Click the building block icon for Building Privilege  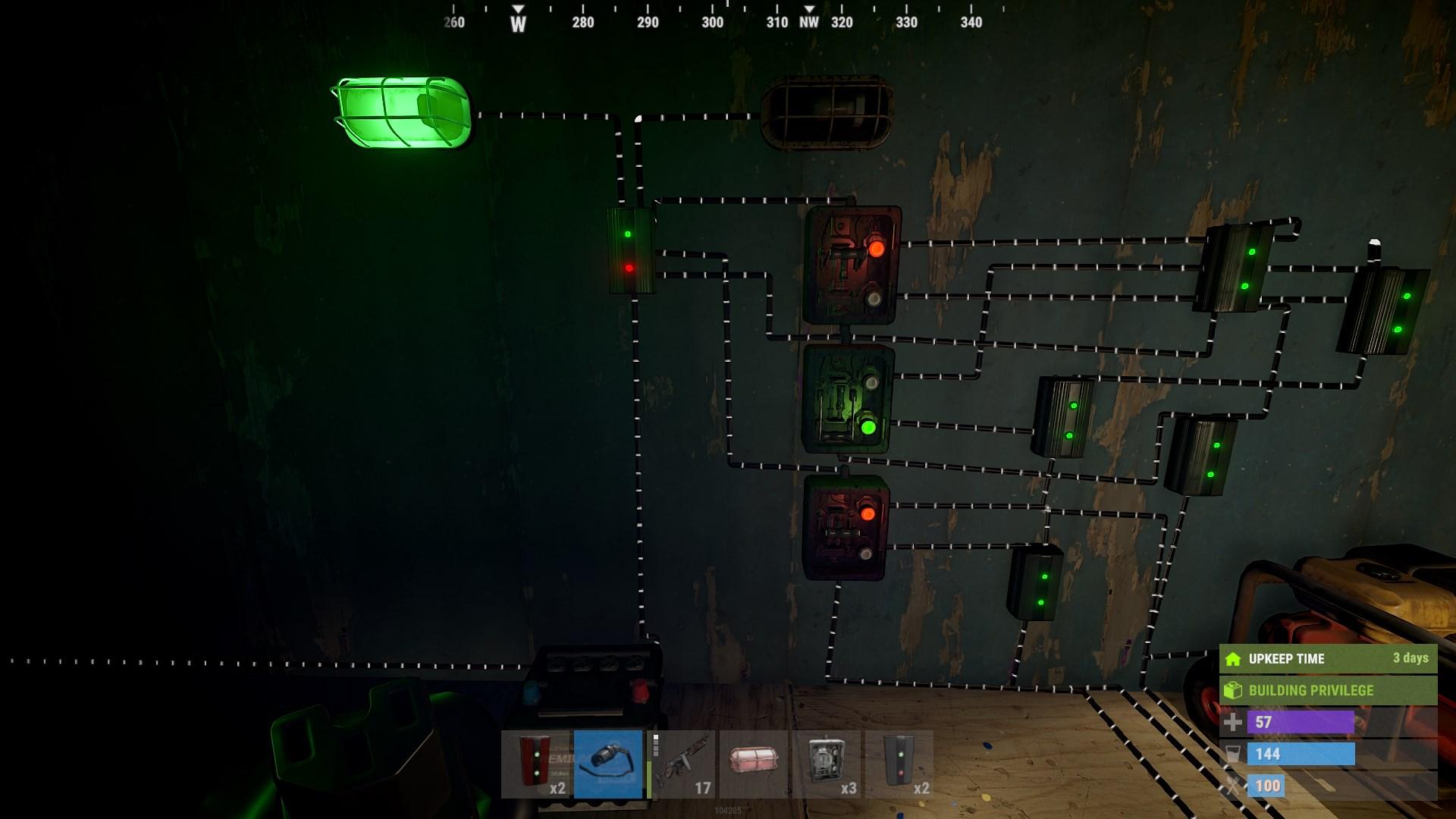pos(1235,690)
